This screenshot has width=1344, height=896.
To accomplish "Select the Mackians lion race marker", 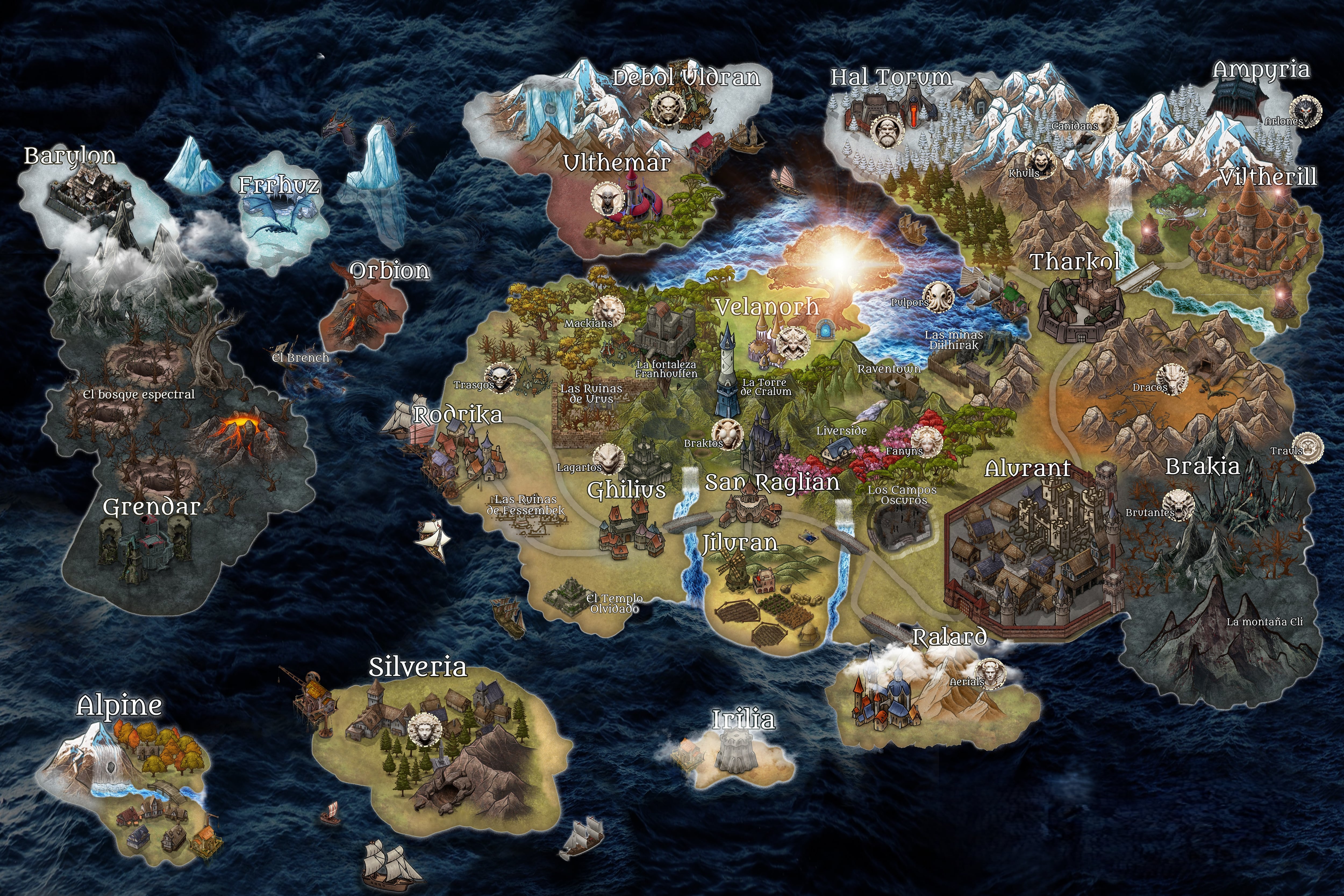I will 607,311.
